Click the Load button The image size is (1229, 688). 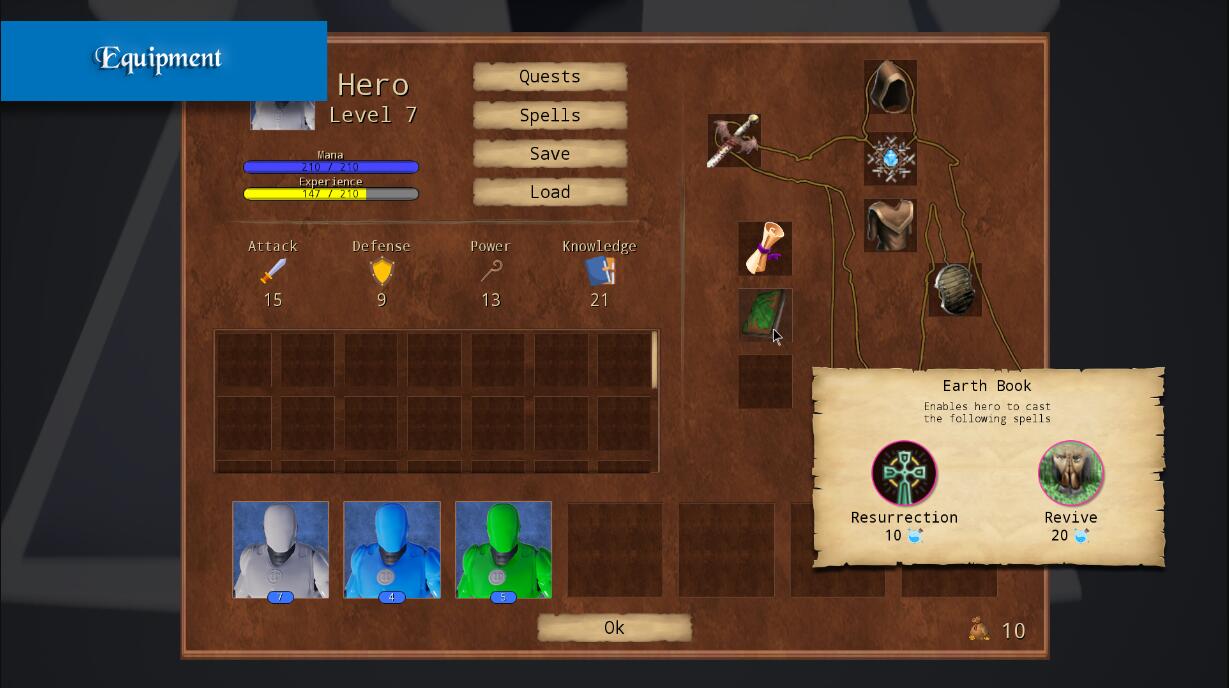pyautogui.click(x=550, y=192)
